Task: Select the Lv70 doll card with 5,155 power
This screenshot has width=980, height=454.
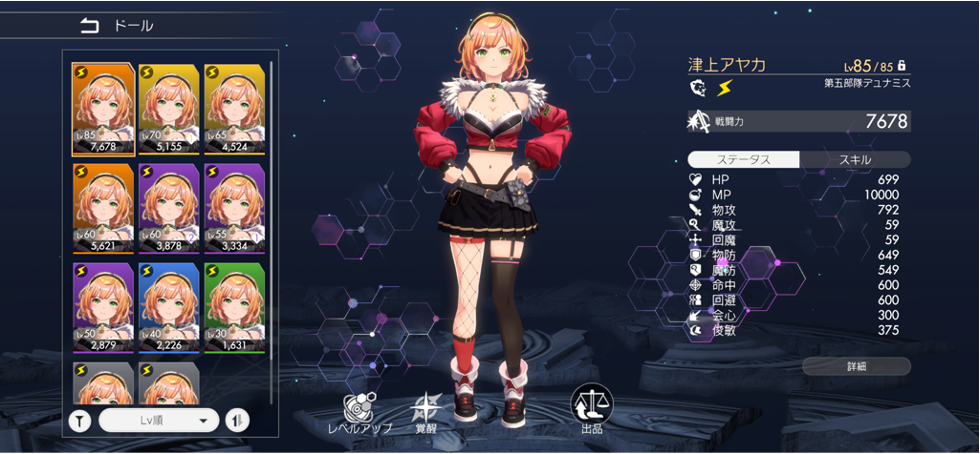Action: (x=169, y=108)
